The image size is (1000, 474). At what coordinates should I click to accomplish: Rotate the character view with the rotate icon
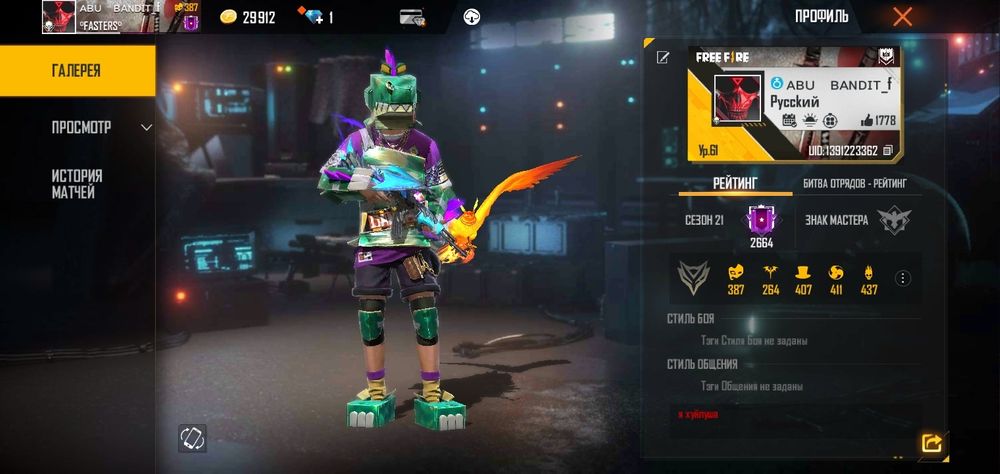click(x=192, y=437)
